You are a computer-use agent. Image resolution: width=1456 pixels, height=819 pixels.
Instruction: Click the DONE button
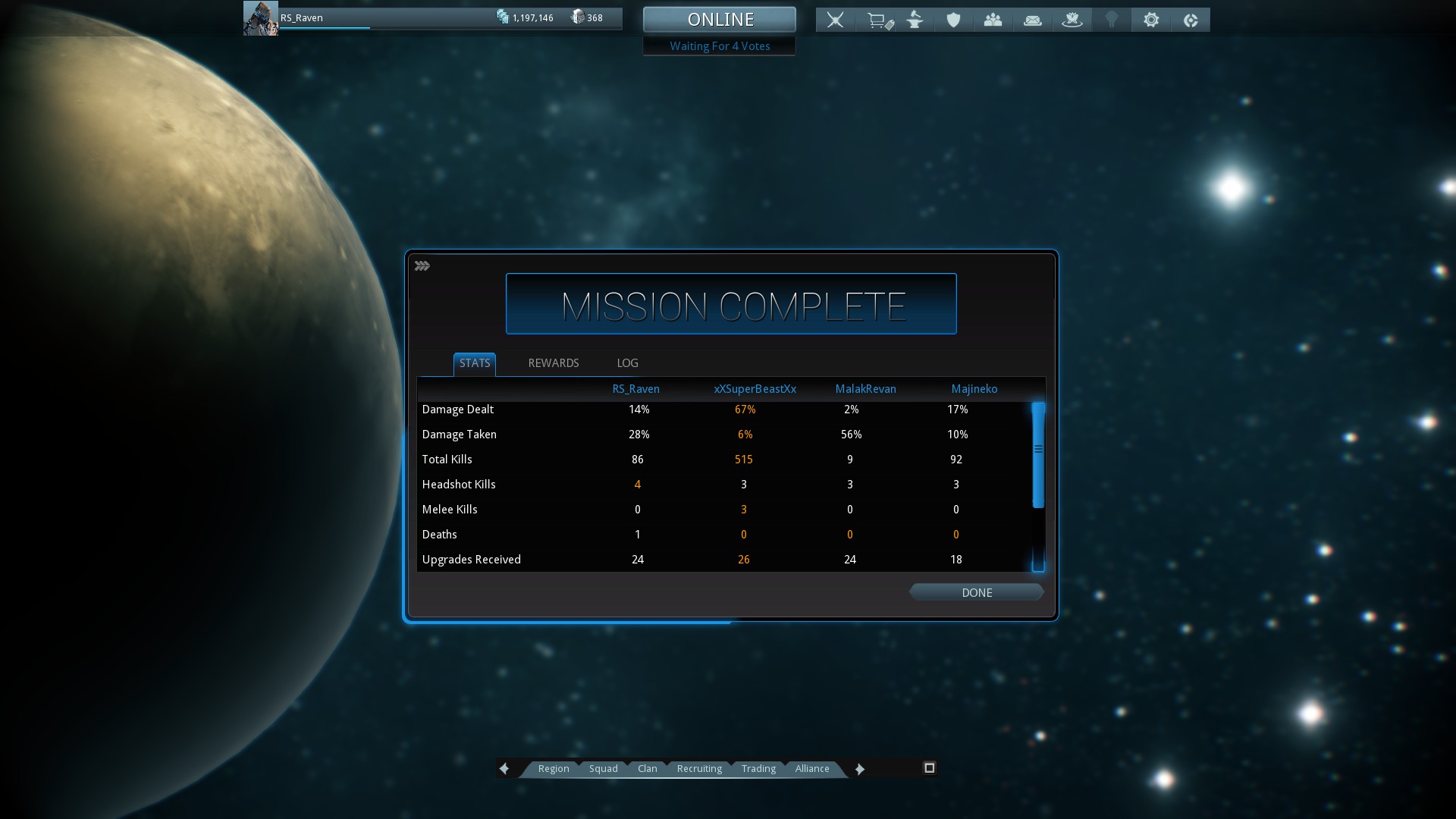coord(977,592)
